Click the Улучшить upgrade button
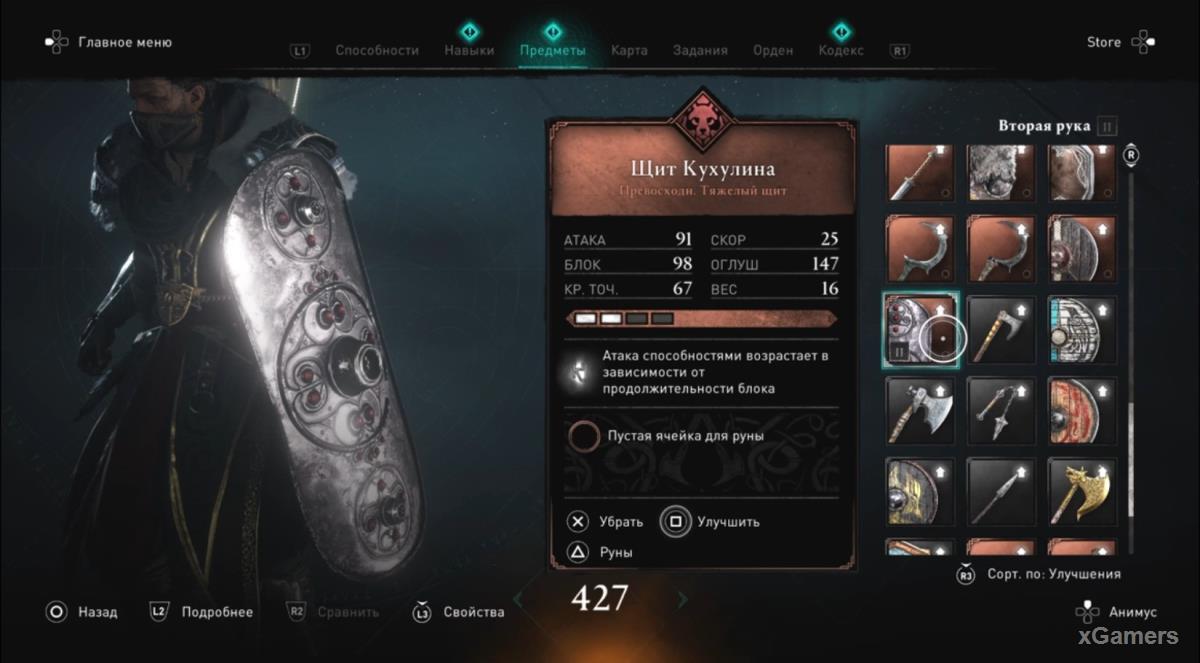The width and height of the screenshot is (1200, 663). click(712, 521)
